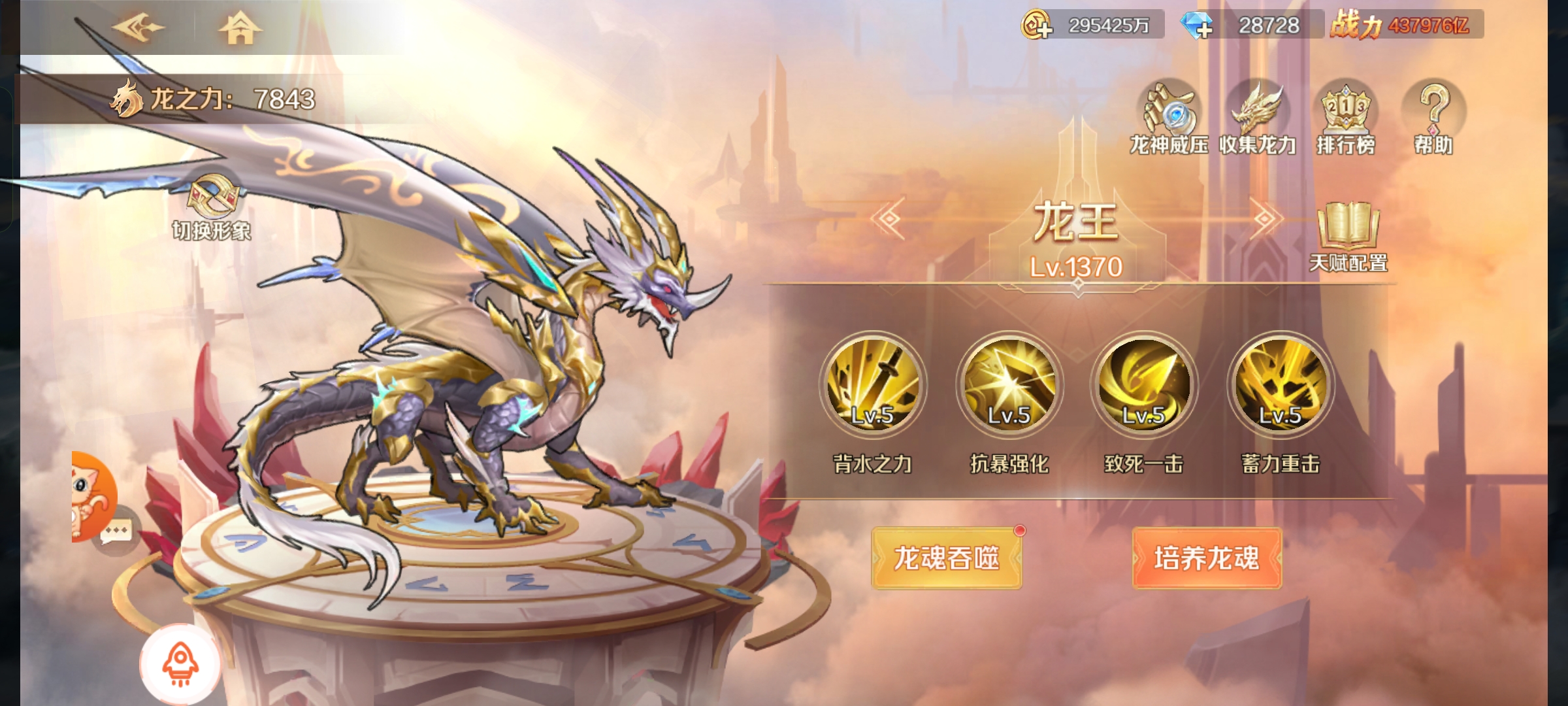The width and height of the screenshot is (1568, 706).
Task: Click the 培养龙魂 button
Action: click(1207, 558)
